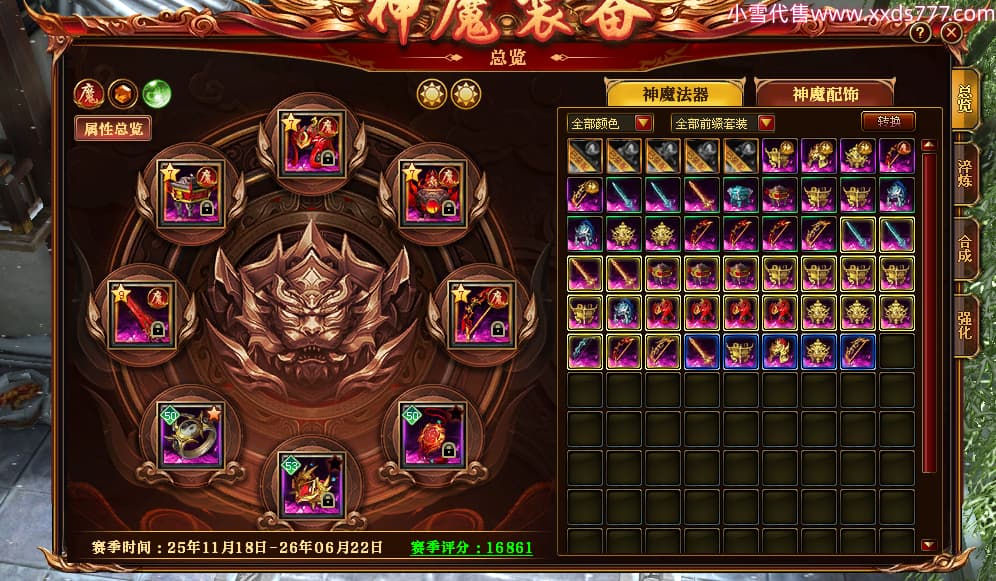This screenshot has height=581, width=996.
Task: Open the 全部颜色 color filter dropdown
Action: pyautogui.click(x=610, y=123)
